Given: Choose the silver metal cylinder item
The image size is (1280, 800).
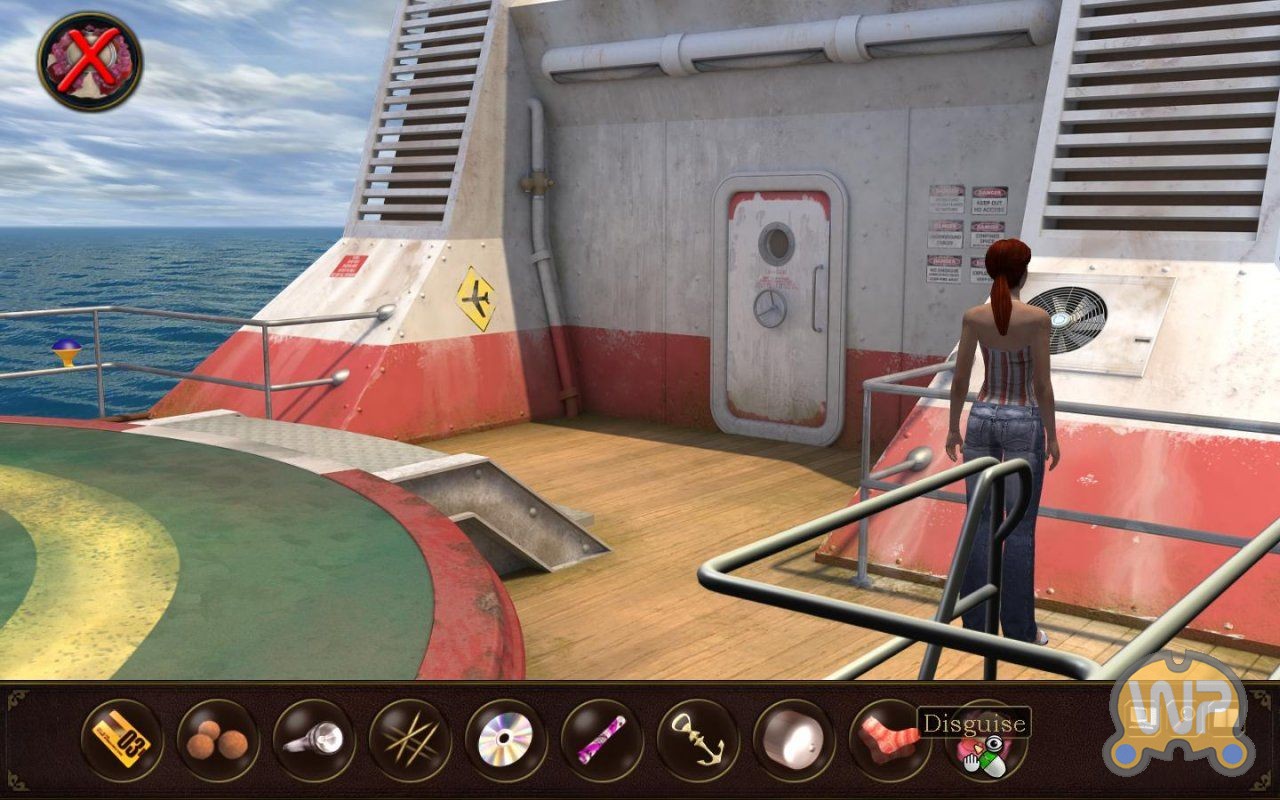Looking at the screenshot, I should [x=793, y=740].
